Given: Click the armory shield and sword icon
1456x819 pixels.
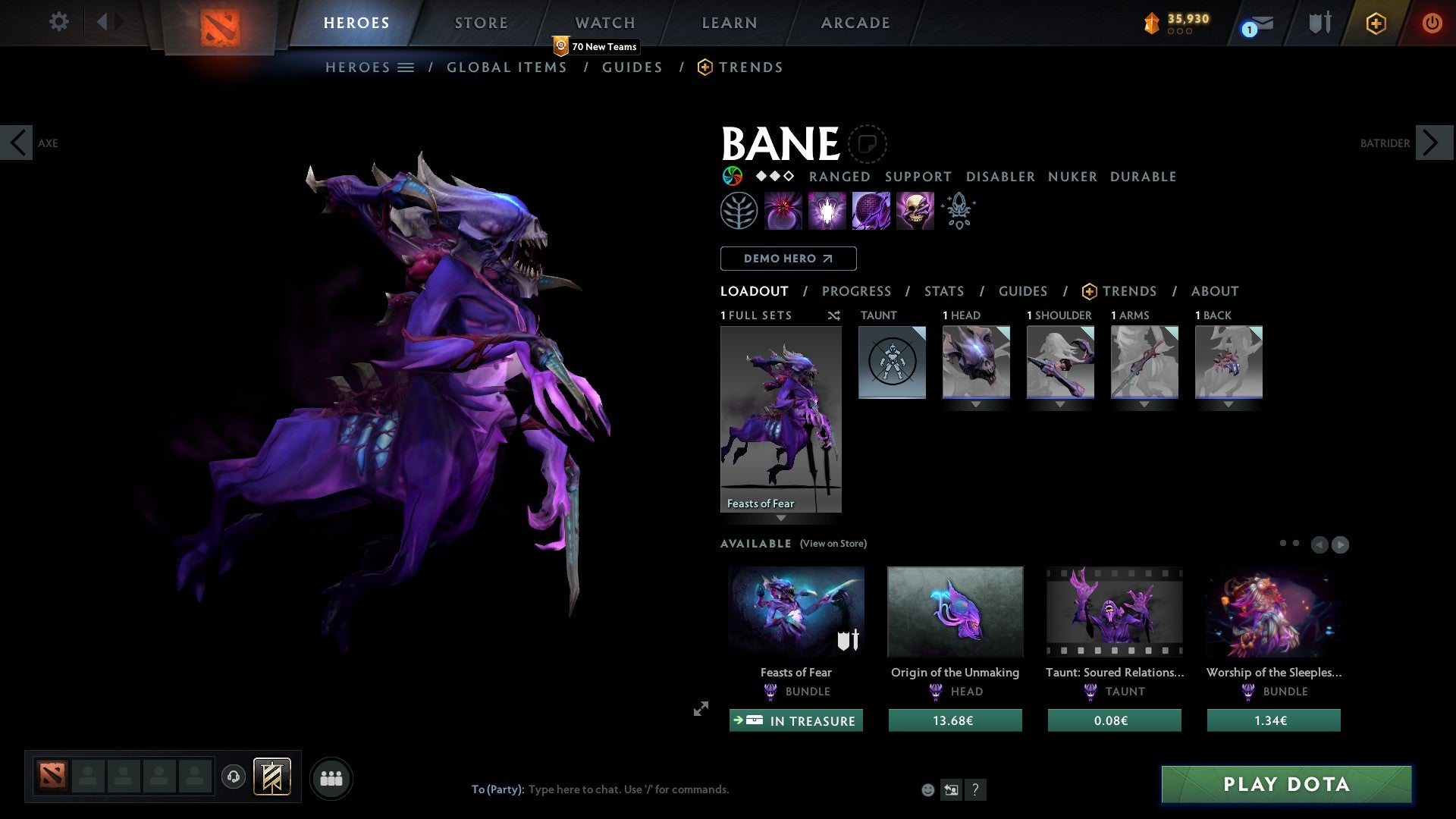Looking at the screenshot, I should pyautogui.click(x=1319, y=23).
